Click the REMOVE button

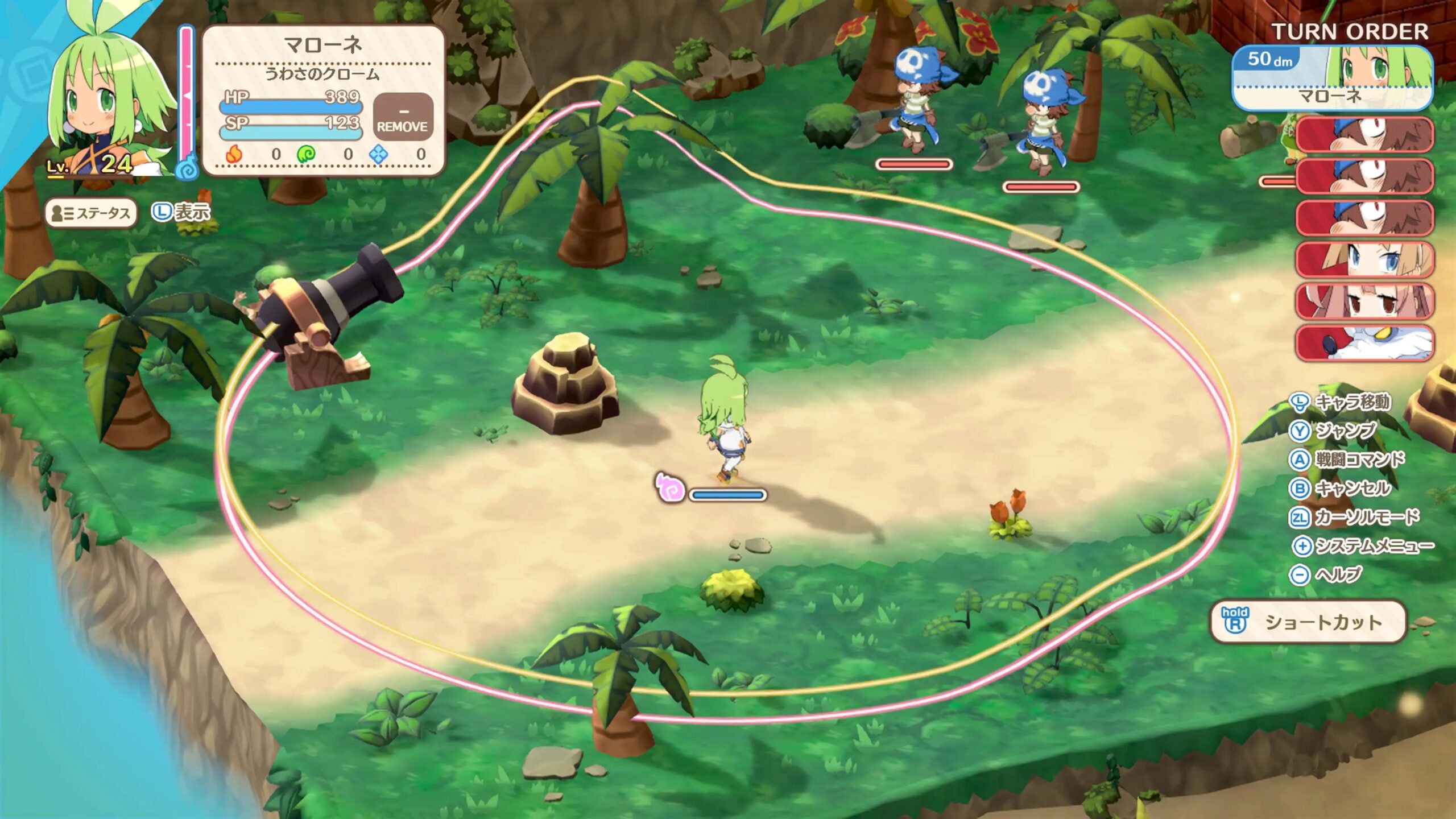click(x=403, y=118)
